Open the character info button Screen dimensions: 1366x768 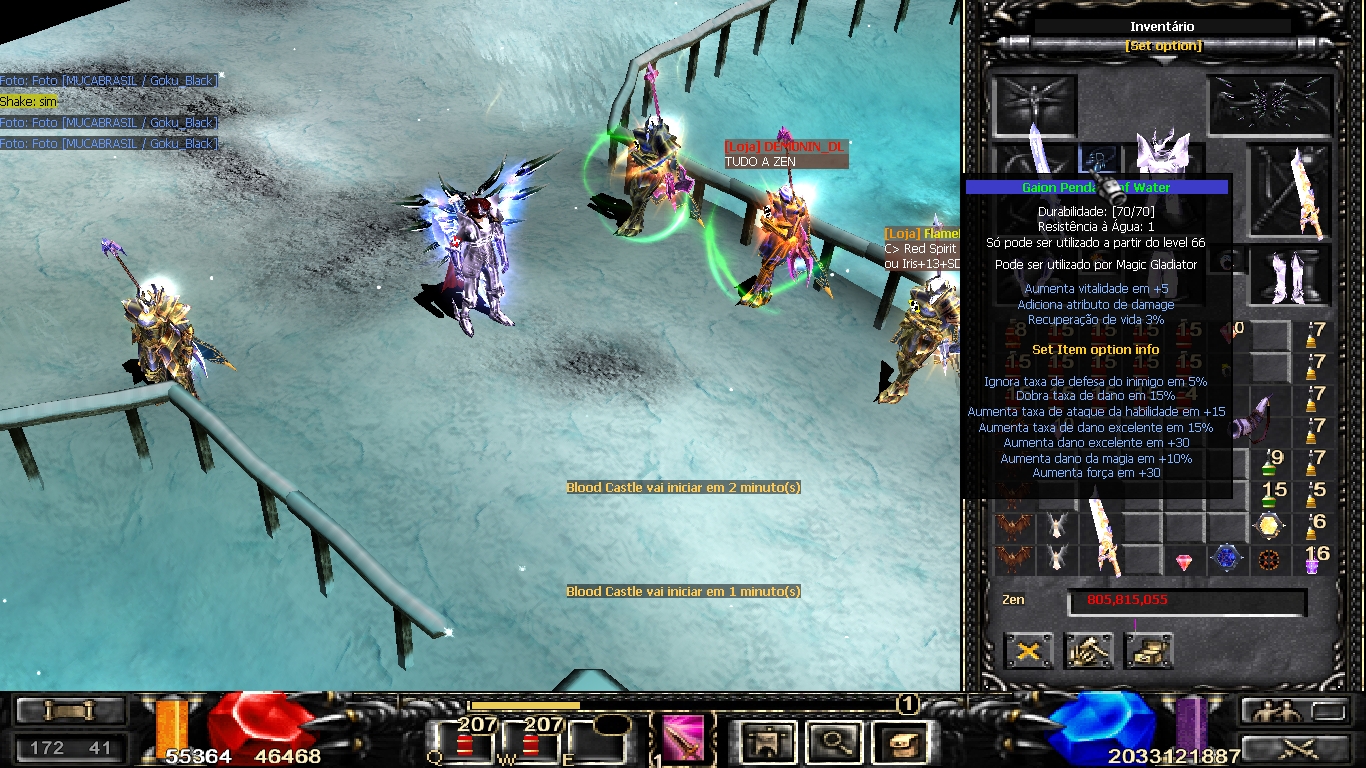pyautogui.click(x=768, y=743)
